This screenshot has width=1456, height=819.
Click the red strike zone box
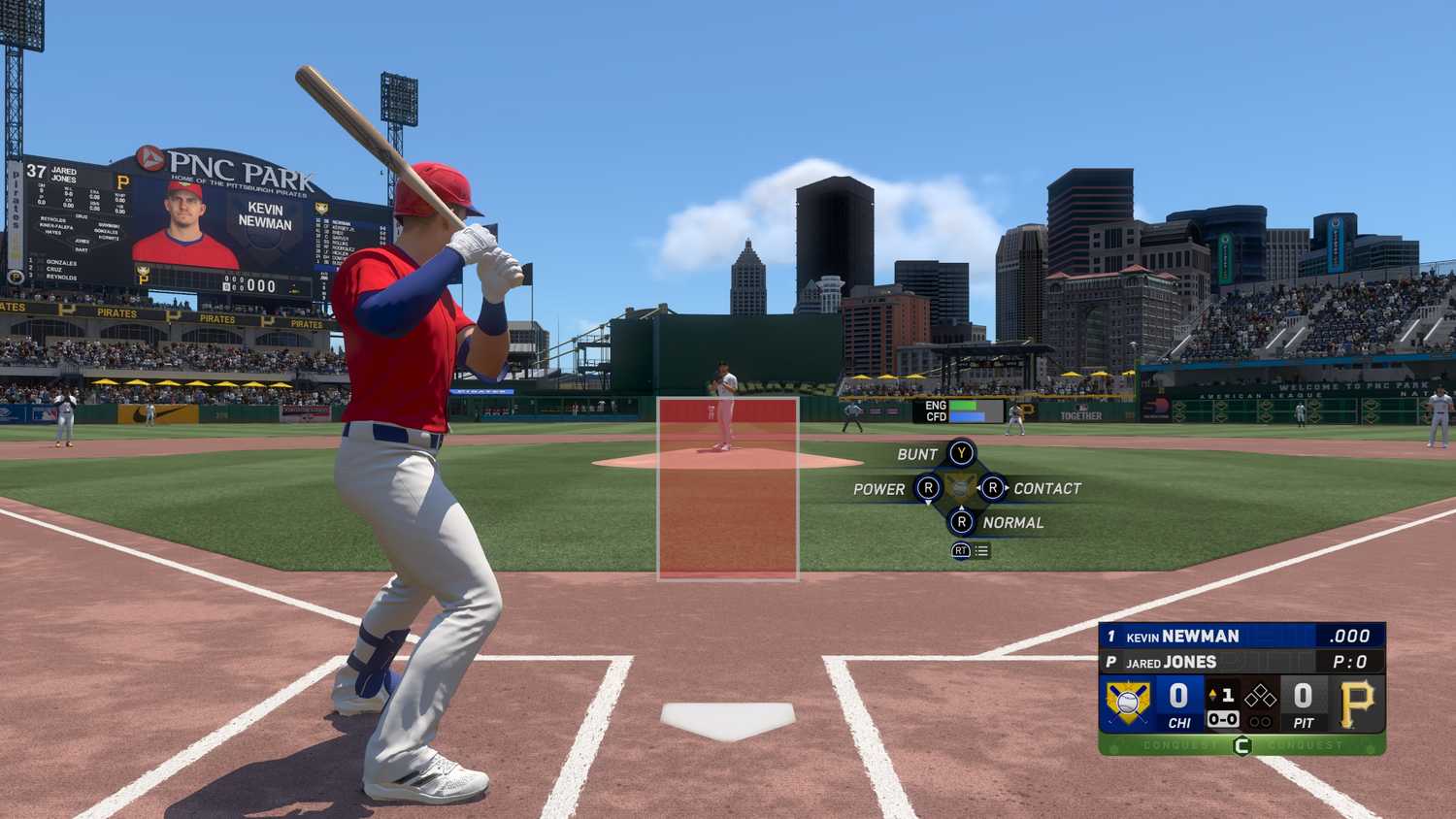(x=728, y=488)
